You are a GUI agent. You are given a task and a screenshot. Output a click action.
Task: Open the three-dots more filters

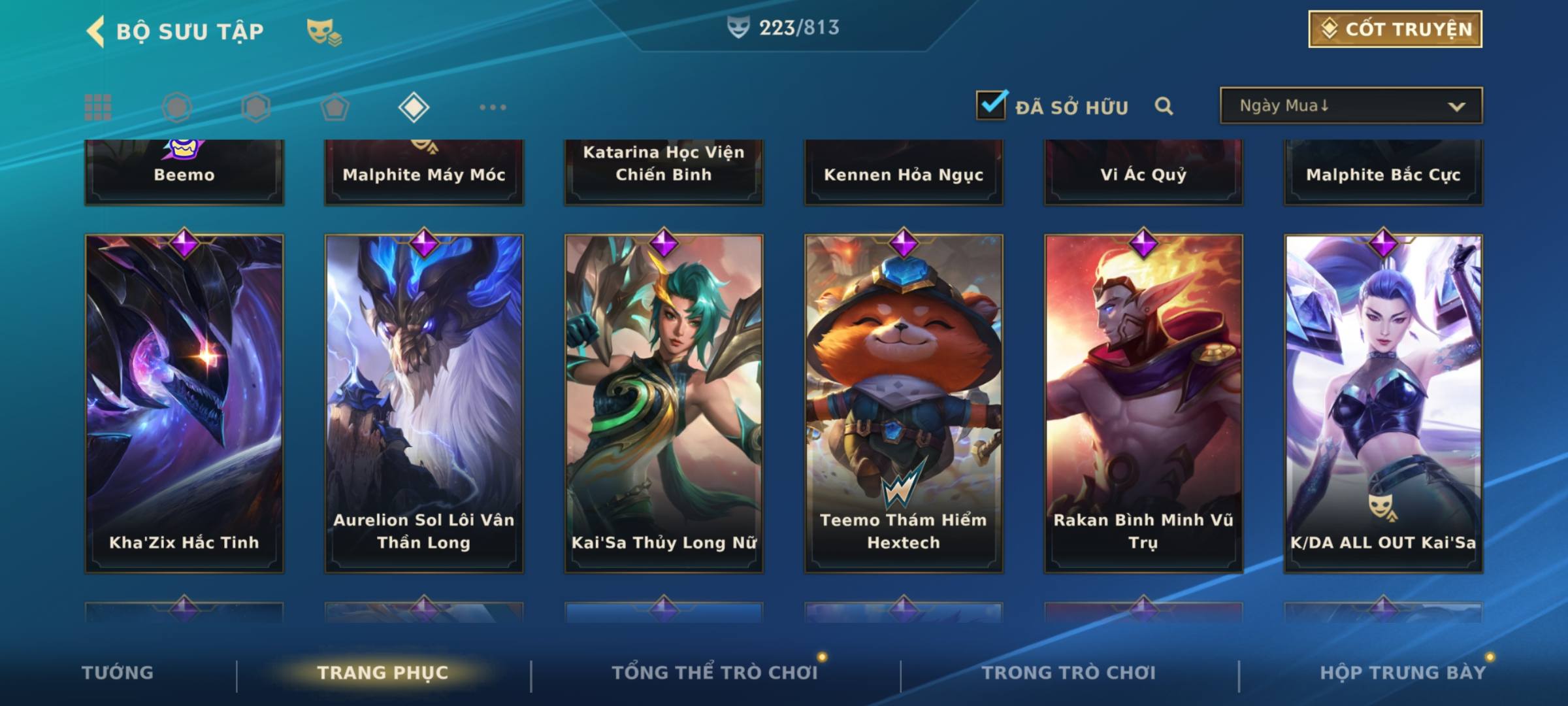click(x=493, y=107)
